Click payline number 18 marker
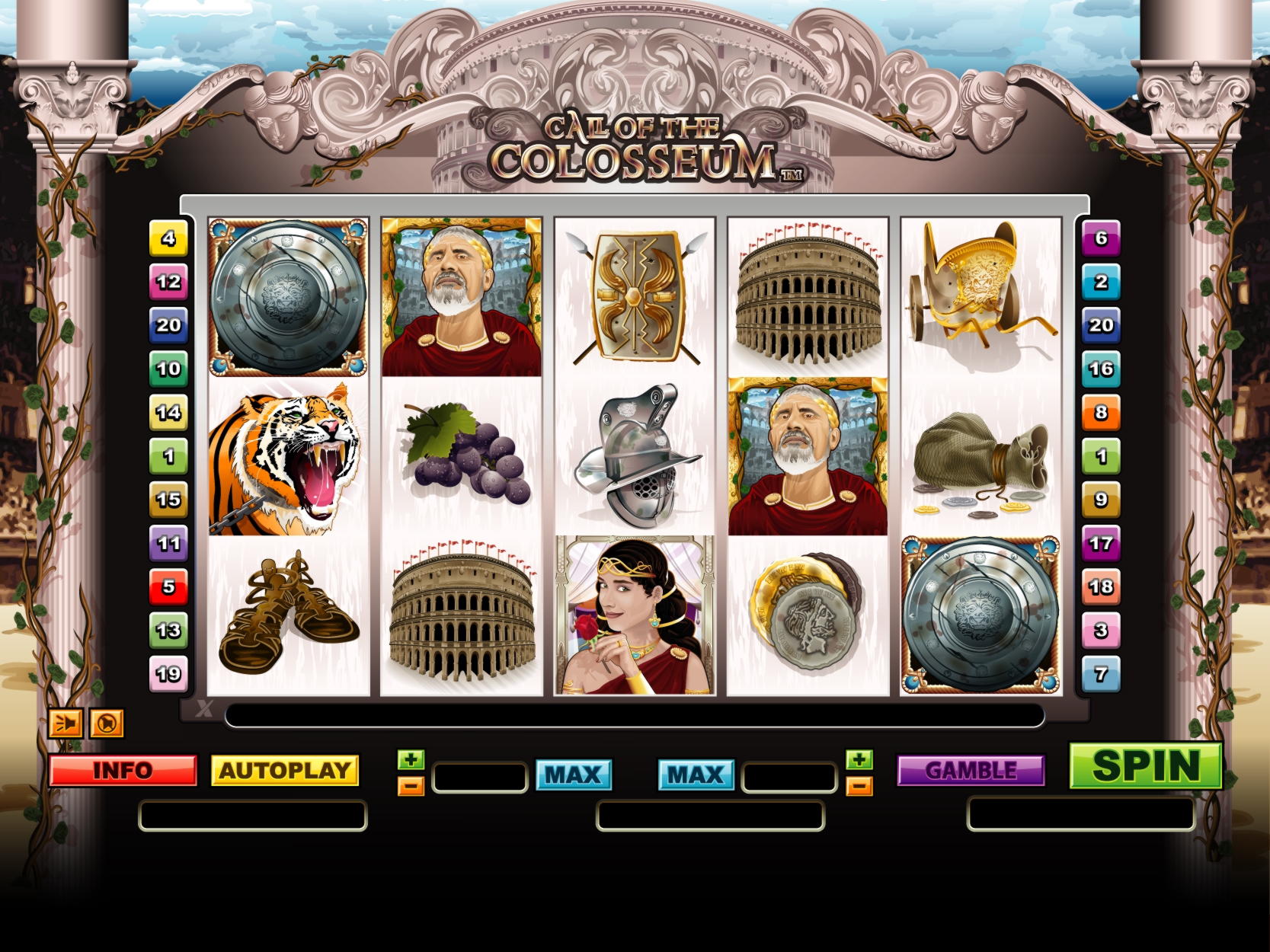 1101,586
